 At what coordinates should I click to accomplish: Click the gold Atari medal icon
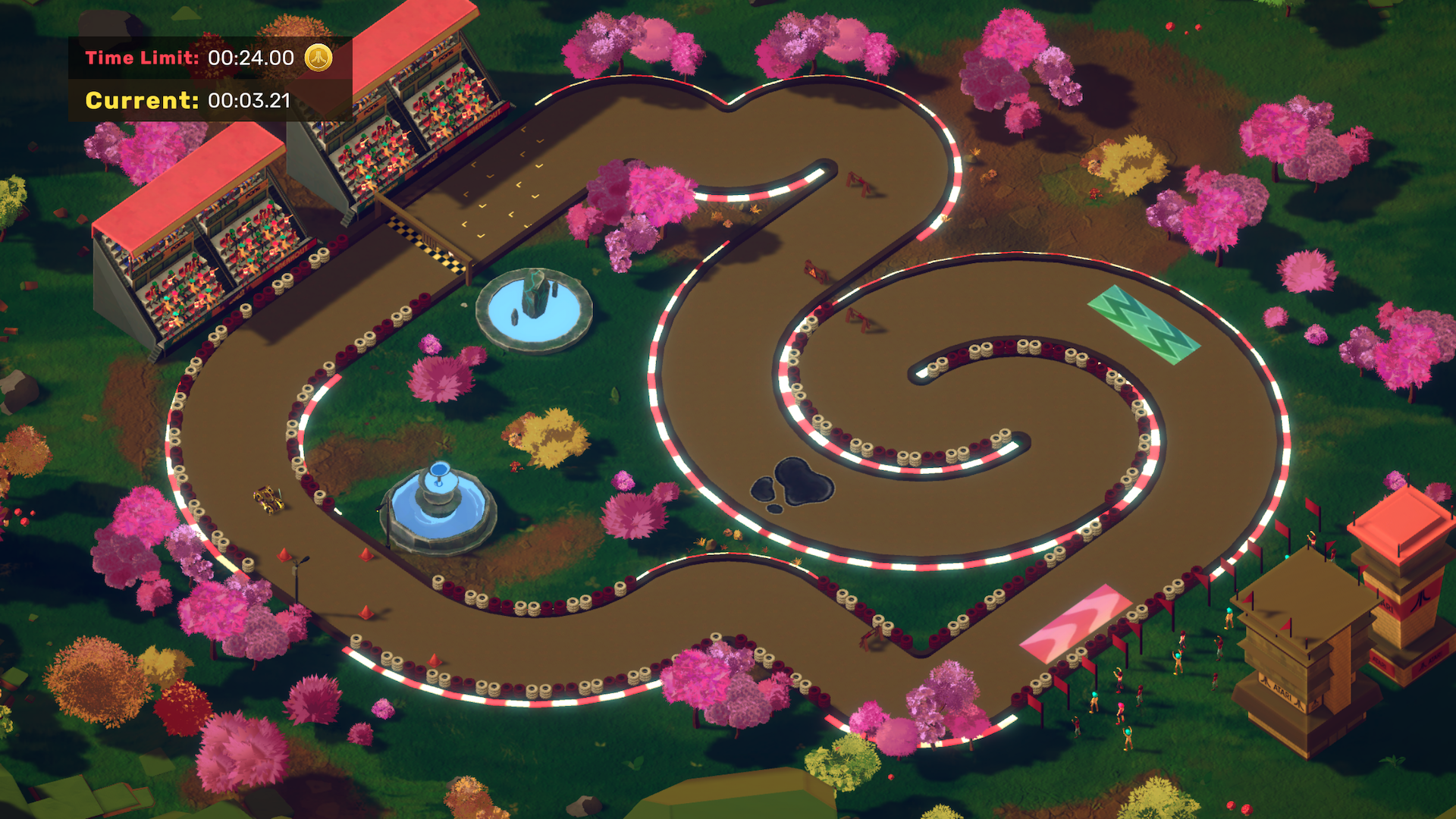point(319,58)
